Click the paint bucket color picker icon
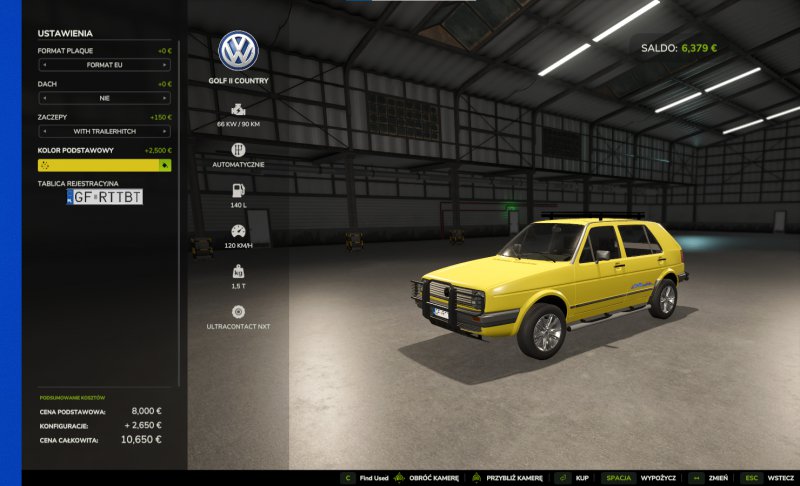The height and width of the screenshot is (486, 800). tap(165, 165)
